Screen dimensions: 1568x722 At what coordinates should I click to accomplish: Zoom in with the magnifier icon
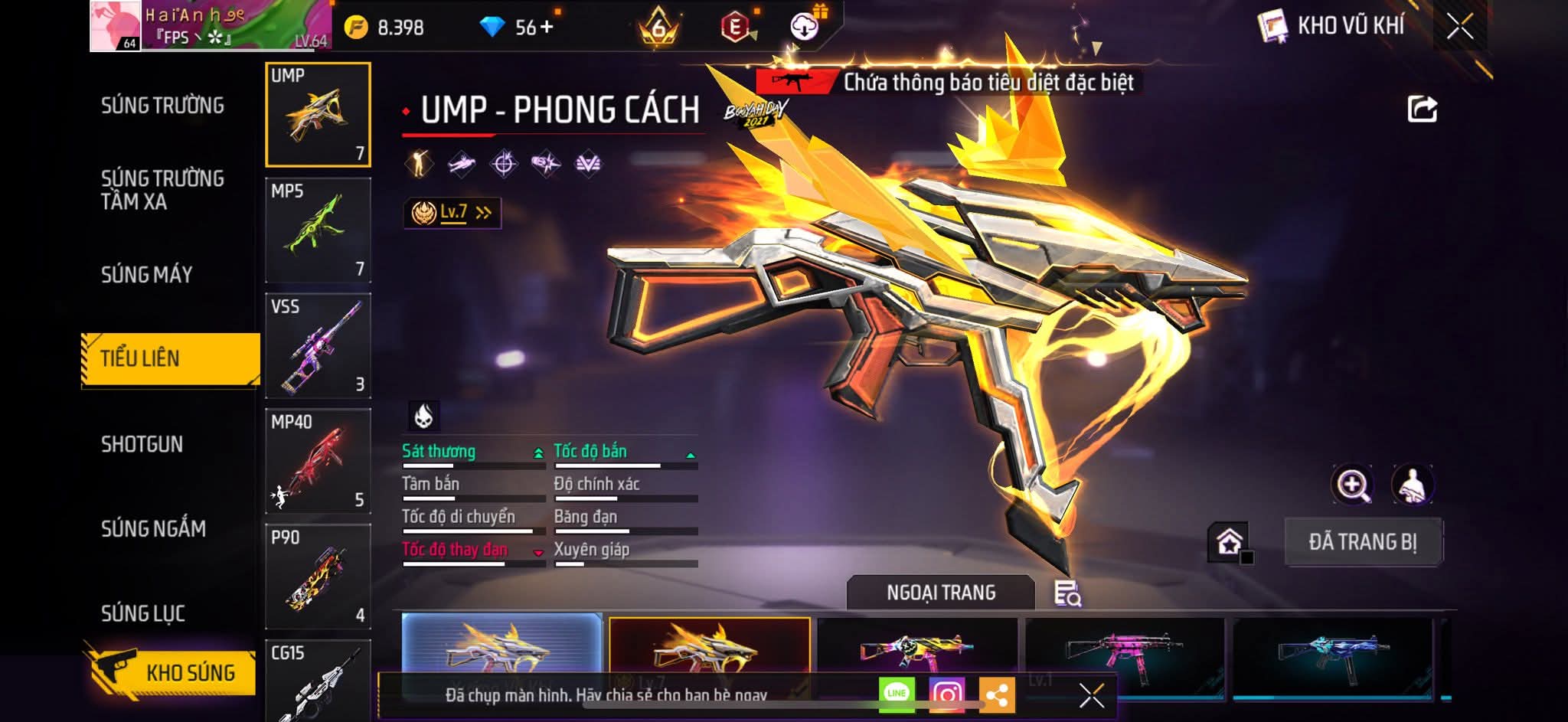click(x=1353, y=485)
